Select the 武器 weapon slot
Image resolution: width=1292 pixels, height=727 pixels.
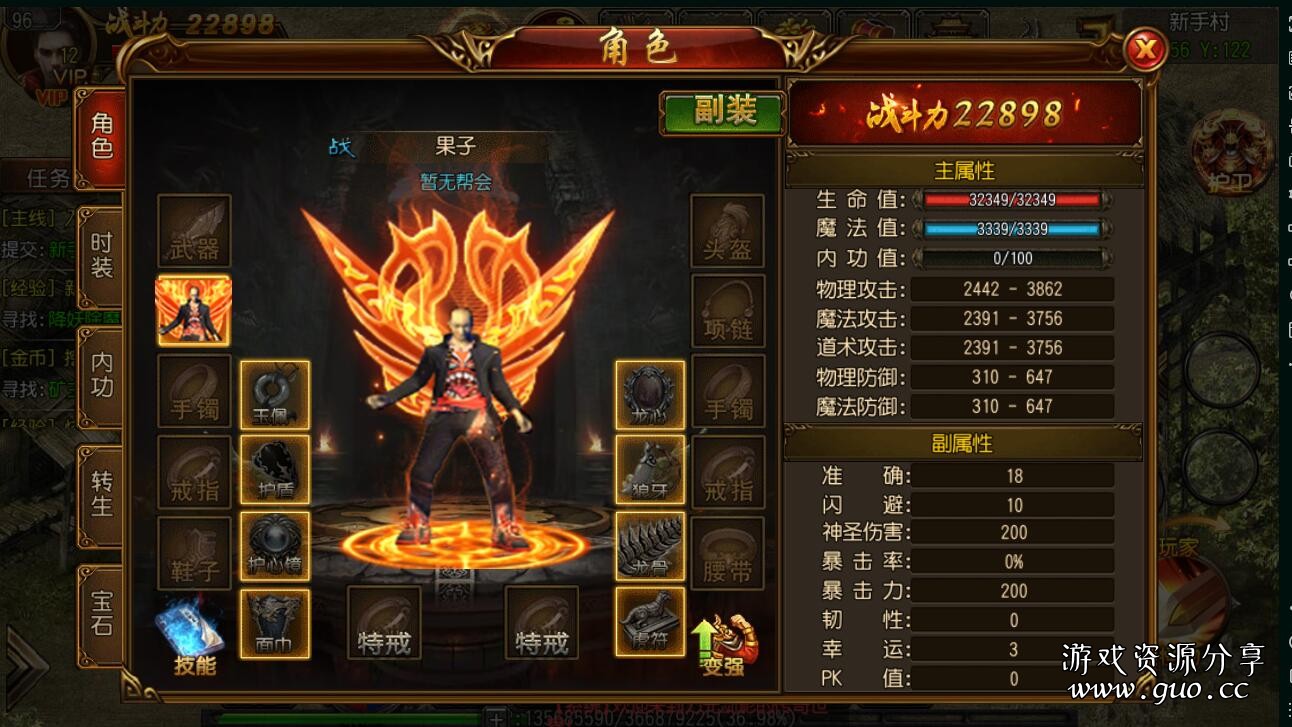(194, 231)
